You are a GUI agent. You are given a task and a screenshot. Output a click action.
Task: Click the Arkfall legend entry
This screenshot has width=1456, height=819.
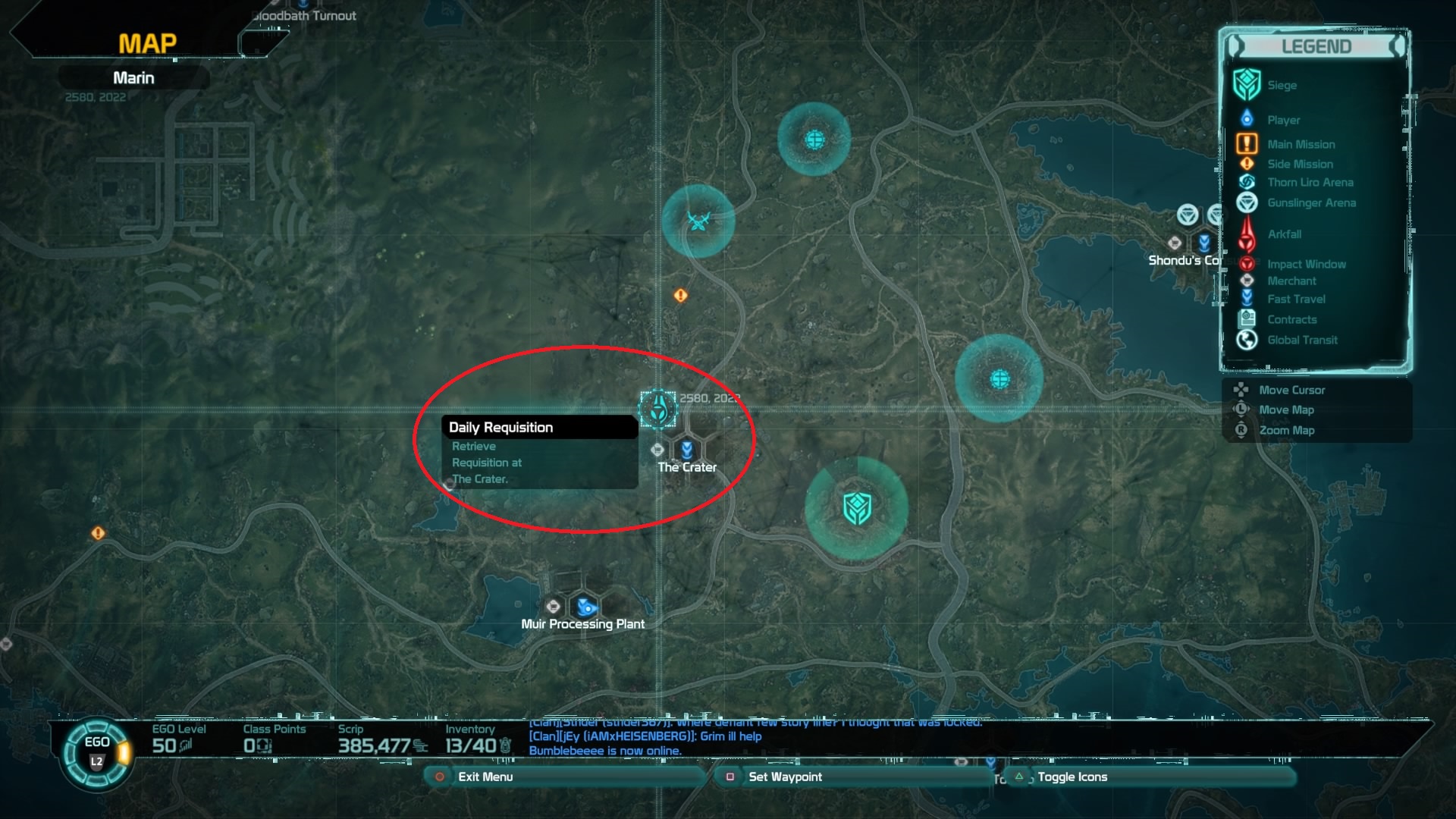[x=1284, y=234]
